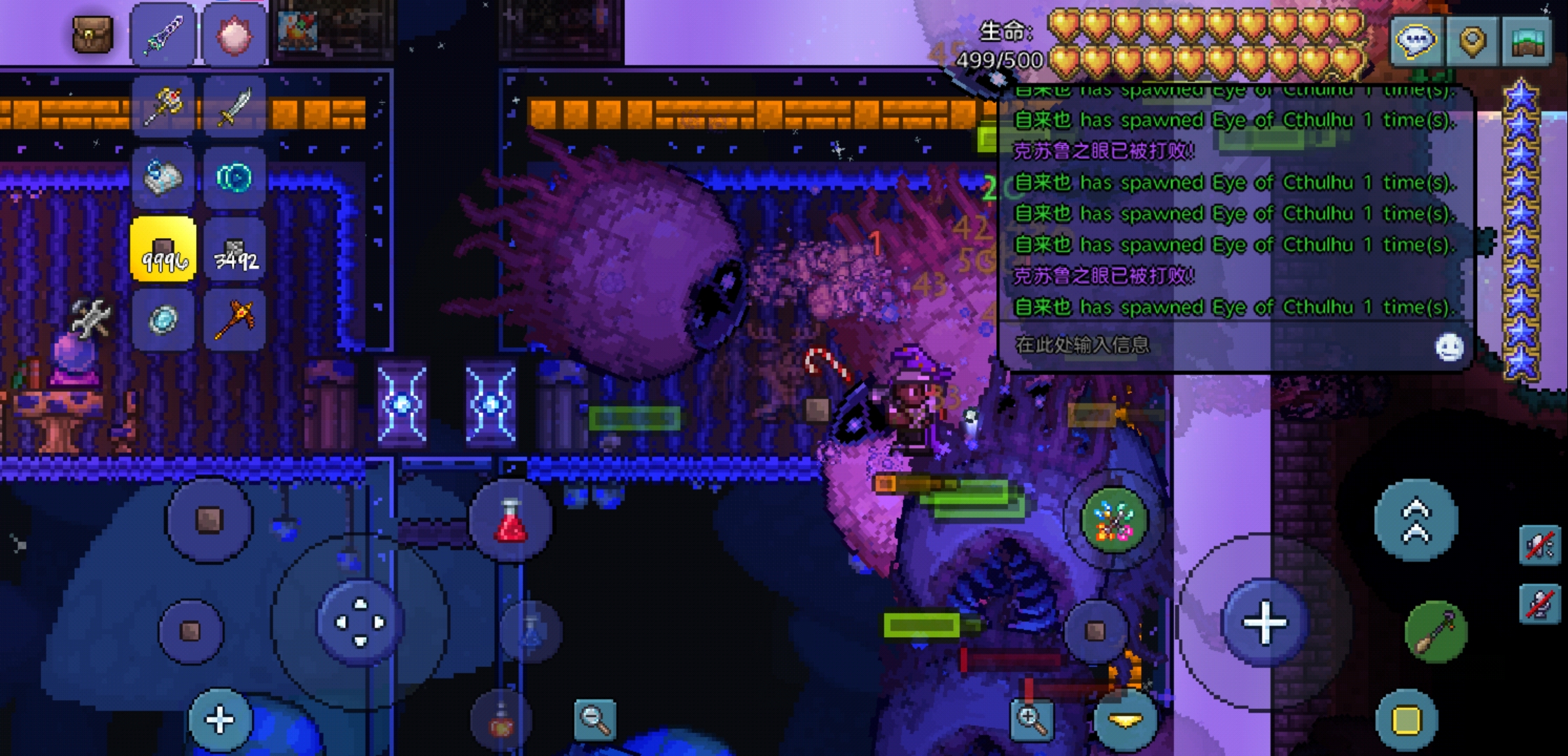1568x756 pixels.
Task: Open the inventory backpack
Action: [92, 34]
